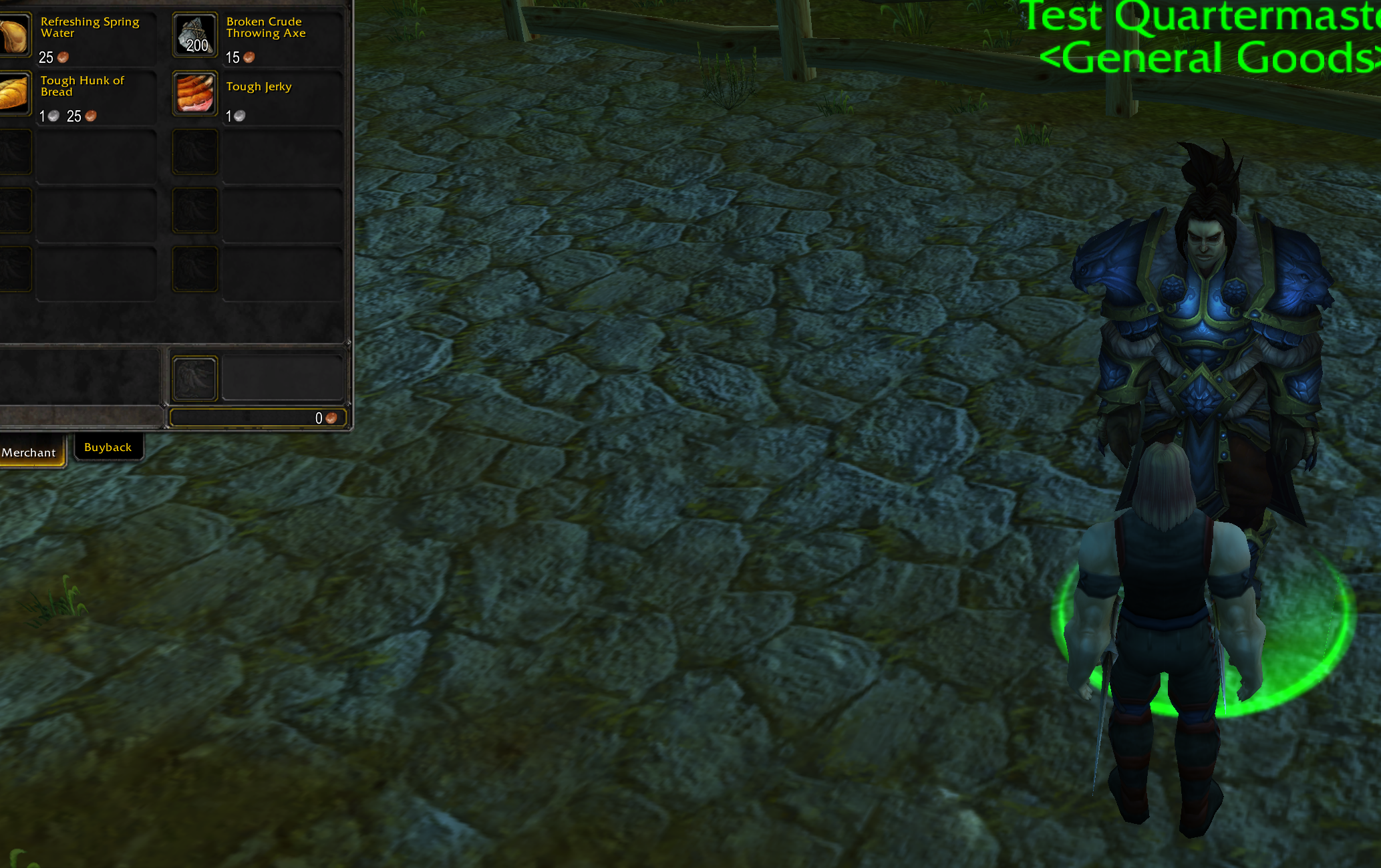
Task: Click the silver coin next to Tough Jerky
Action: (239, 116)
